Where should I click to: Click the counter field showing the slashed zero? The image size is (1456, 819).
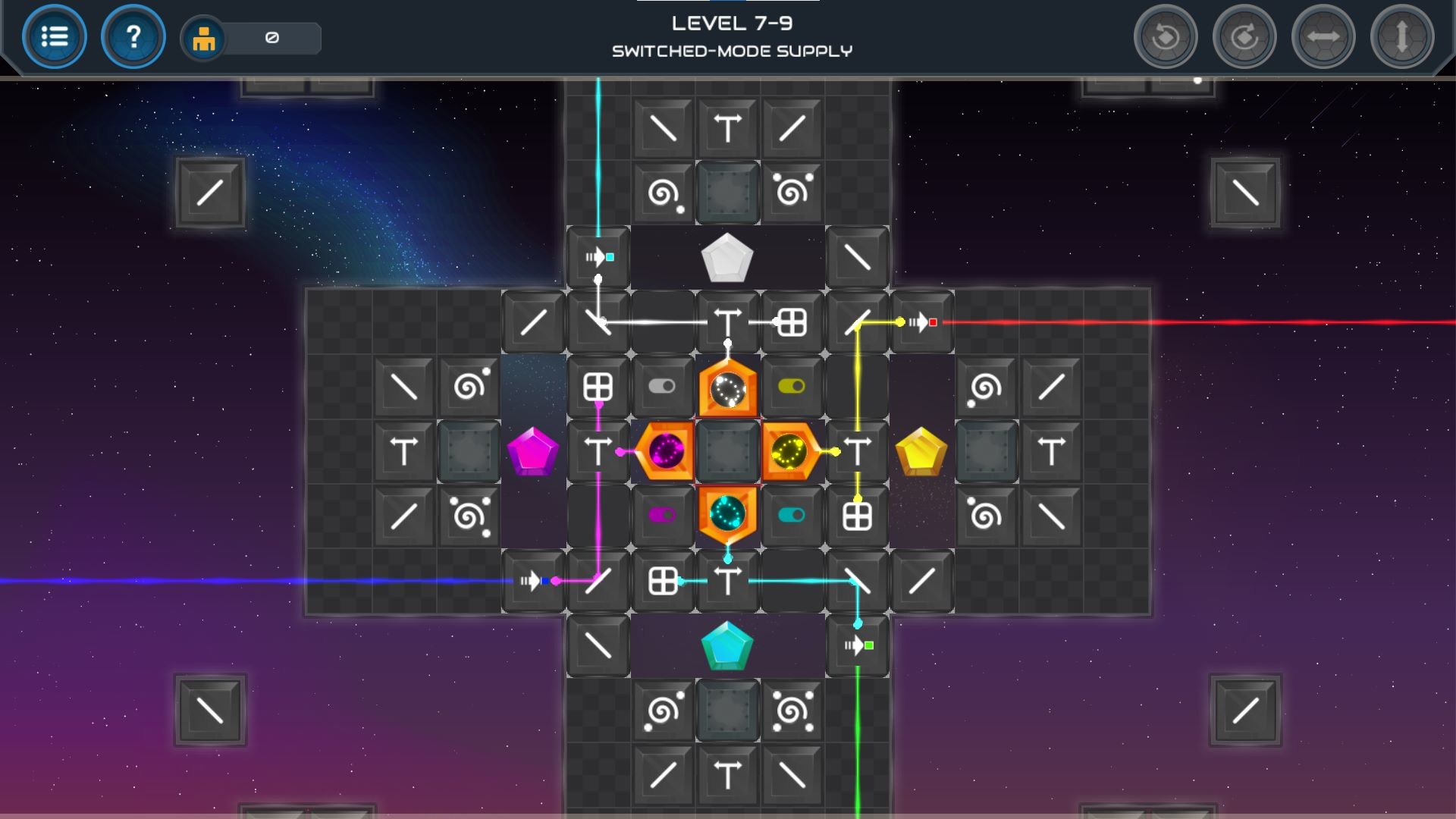pos(273,38)
